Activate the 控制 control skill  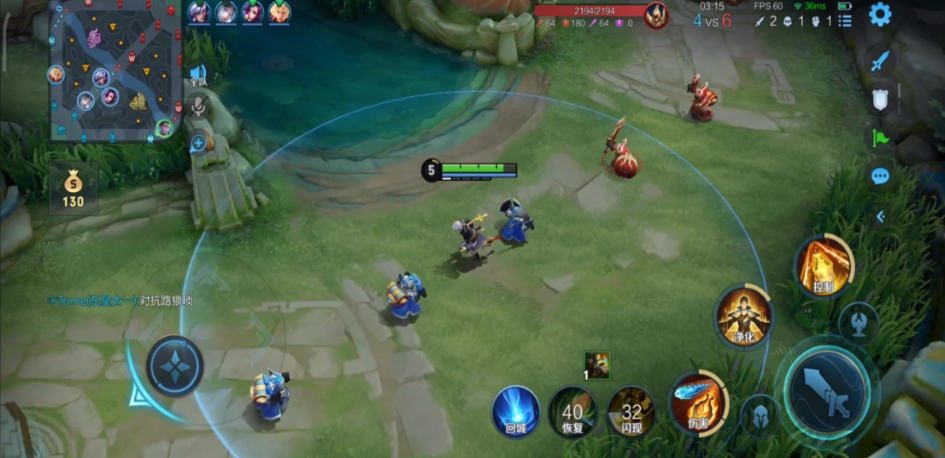823,265
